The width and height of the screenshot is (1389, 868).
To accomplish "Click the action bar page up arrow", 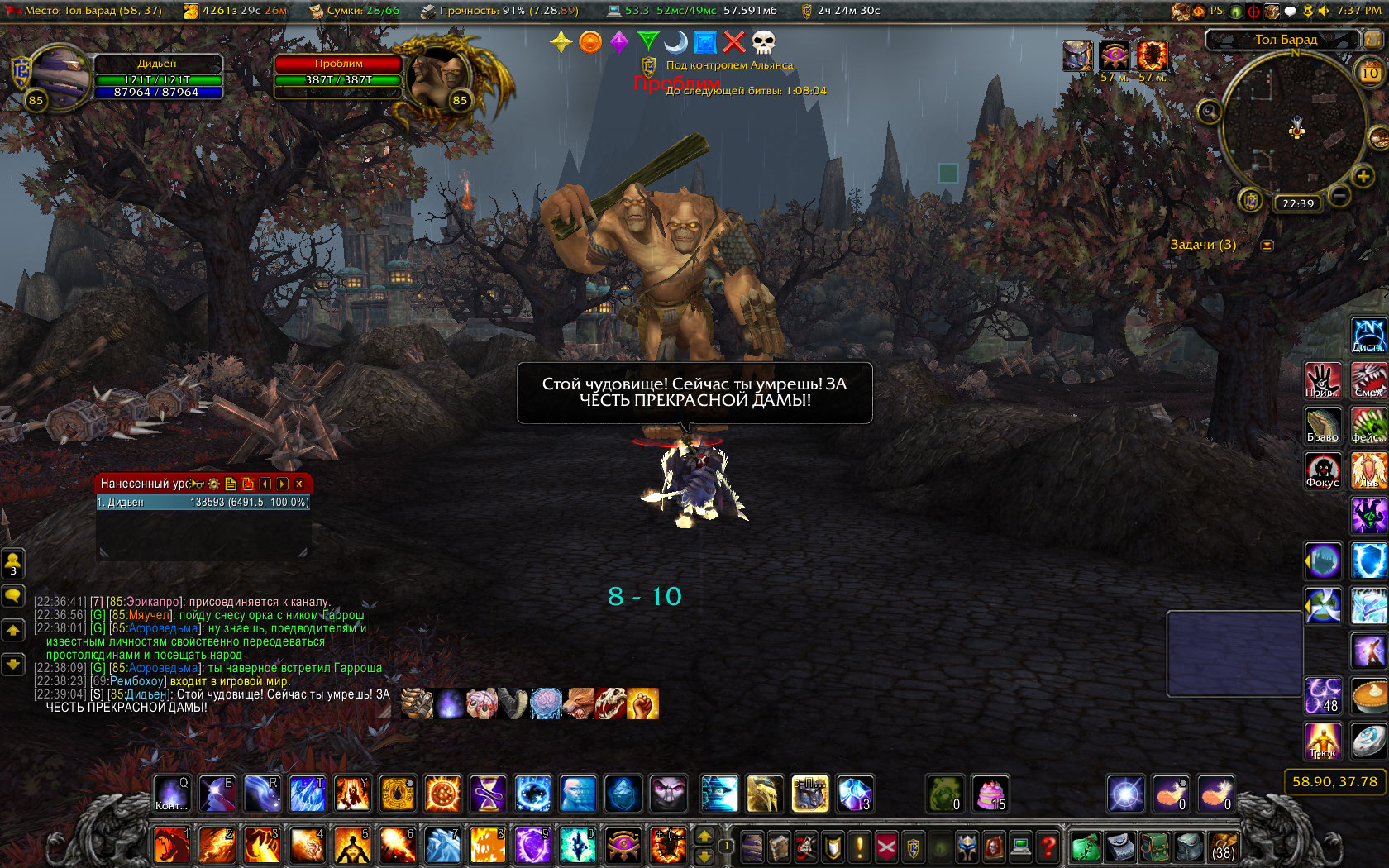I will (704, 837).
